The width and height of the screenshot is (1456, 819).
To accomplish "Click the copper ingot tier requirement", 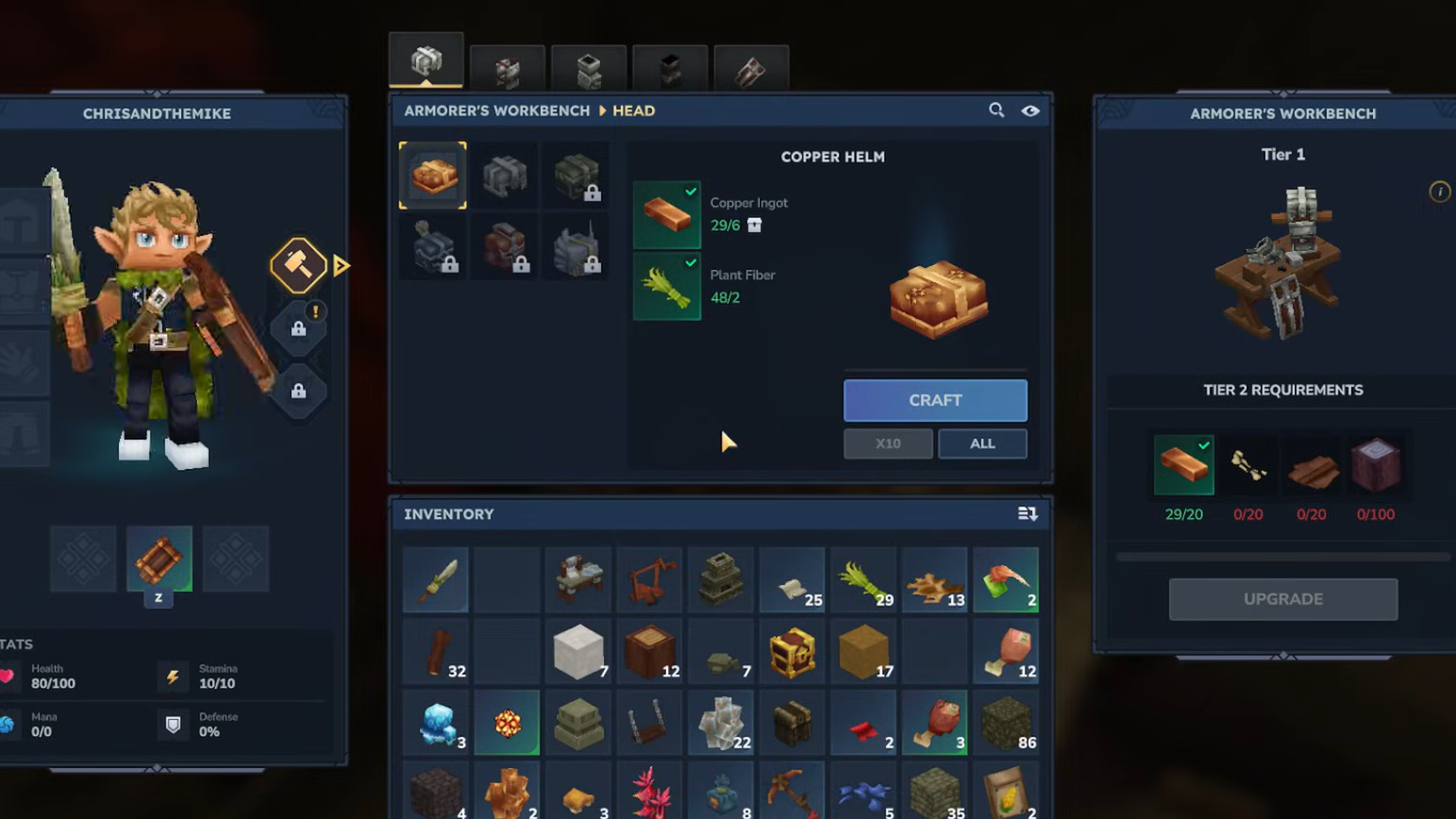I will coord(1183,464).
